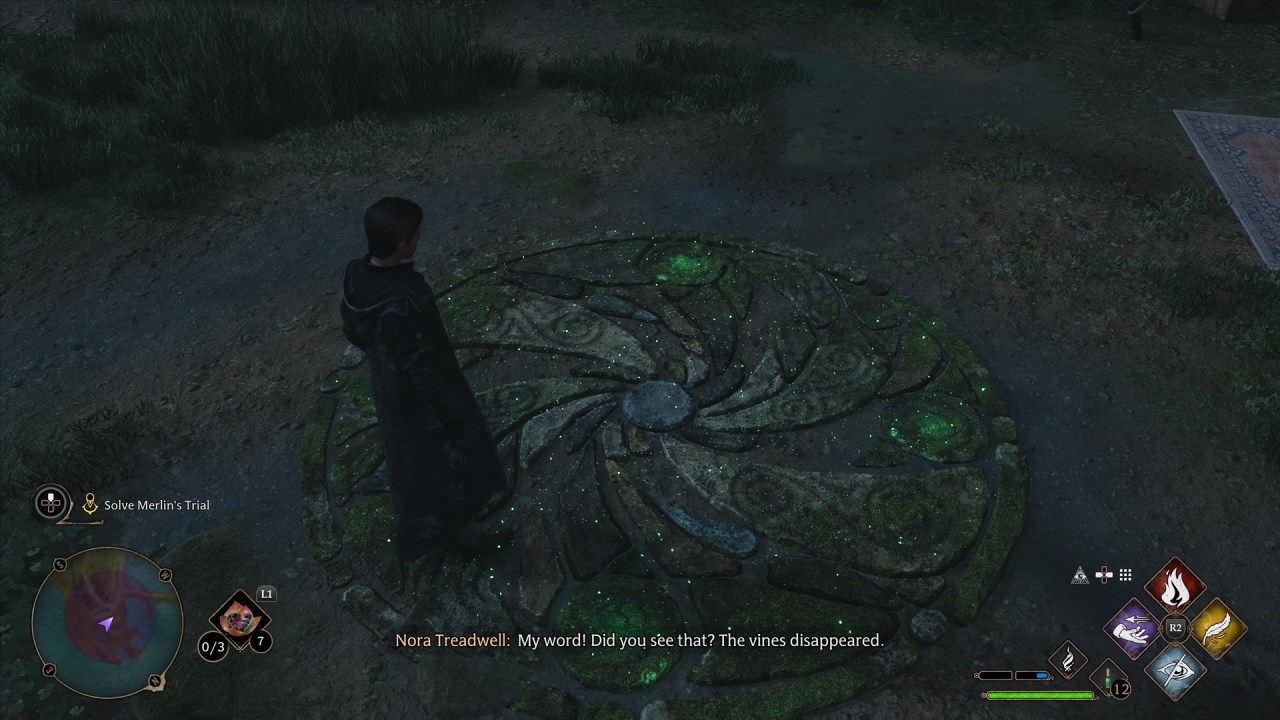Open the spell set grid icon

(1126, 575)
